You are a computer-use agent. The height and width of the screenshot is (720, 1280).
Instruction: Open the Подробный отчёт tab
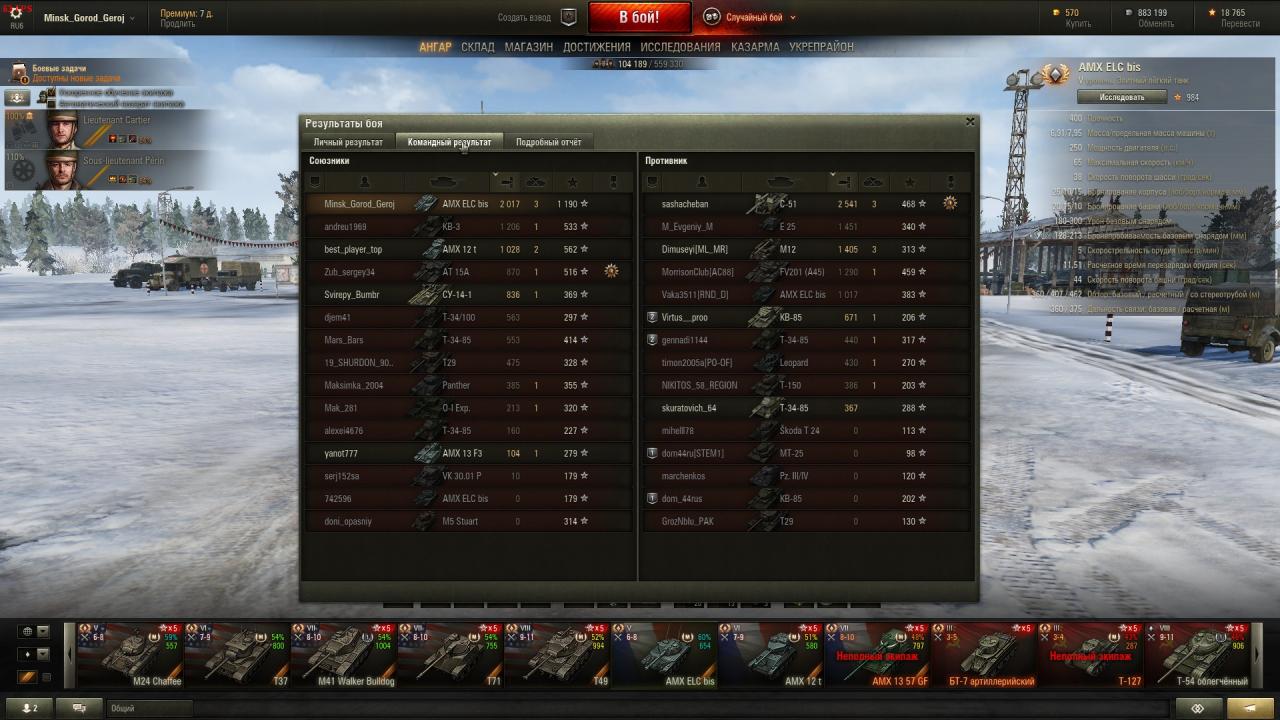point(548,142)
